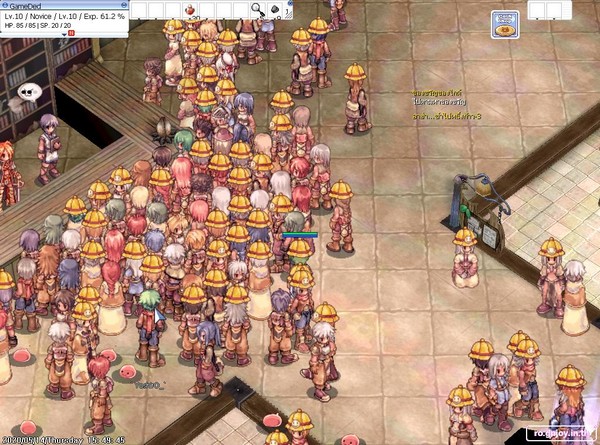Click the magnifying glass hotbar slot

256,10
